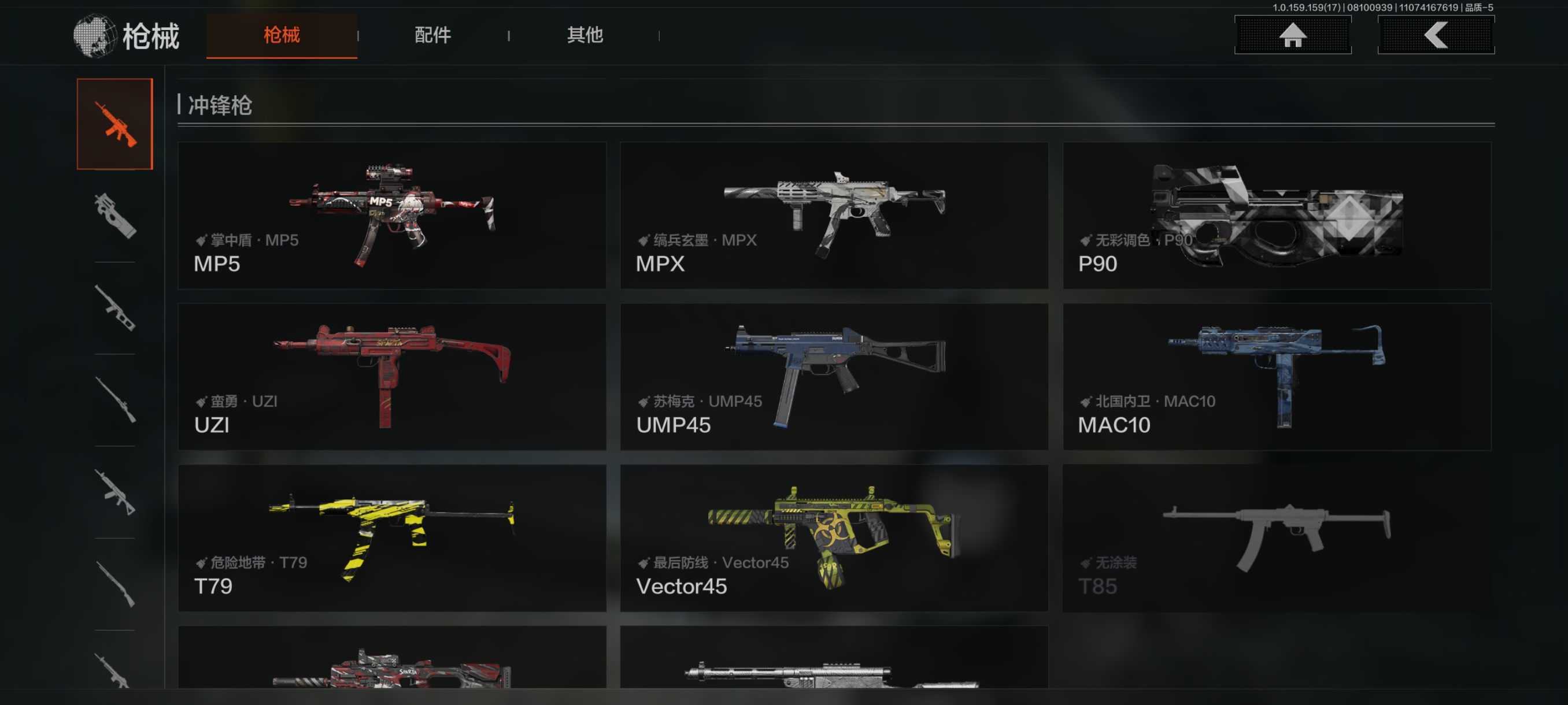Screen dimensions: 1568x705
Task: Switch to the 枪械 tab
Action: [x=281, y=35]
